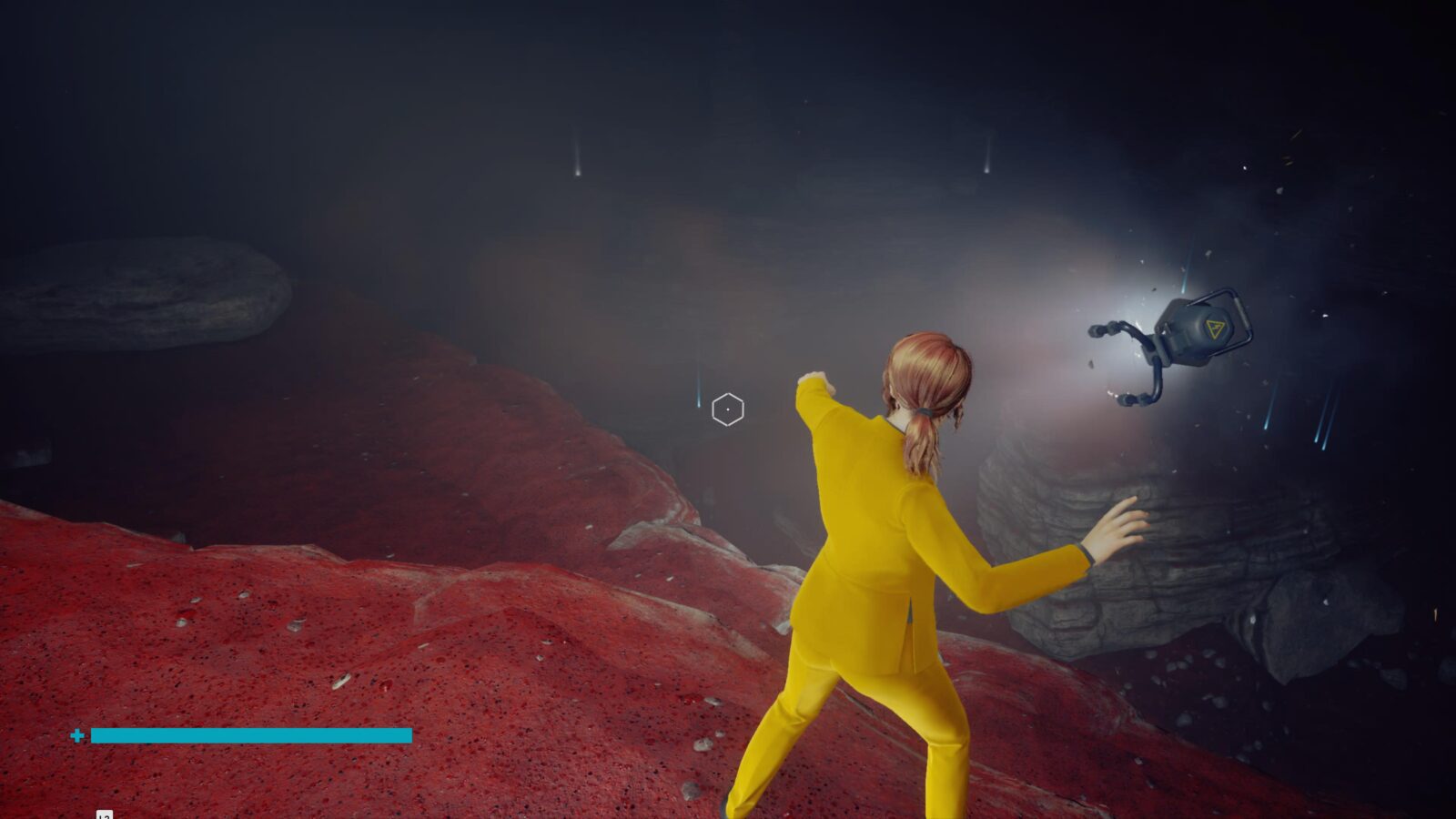This screenshot has width=1456, height=819.
Task: Click the L2 button prompt at bottom edge
Action: (x=103, y=816)
